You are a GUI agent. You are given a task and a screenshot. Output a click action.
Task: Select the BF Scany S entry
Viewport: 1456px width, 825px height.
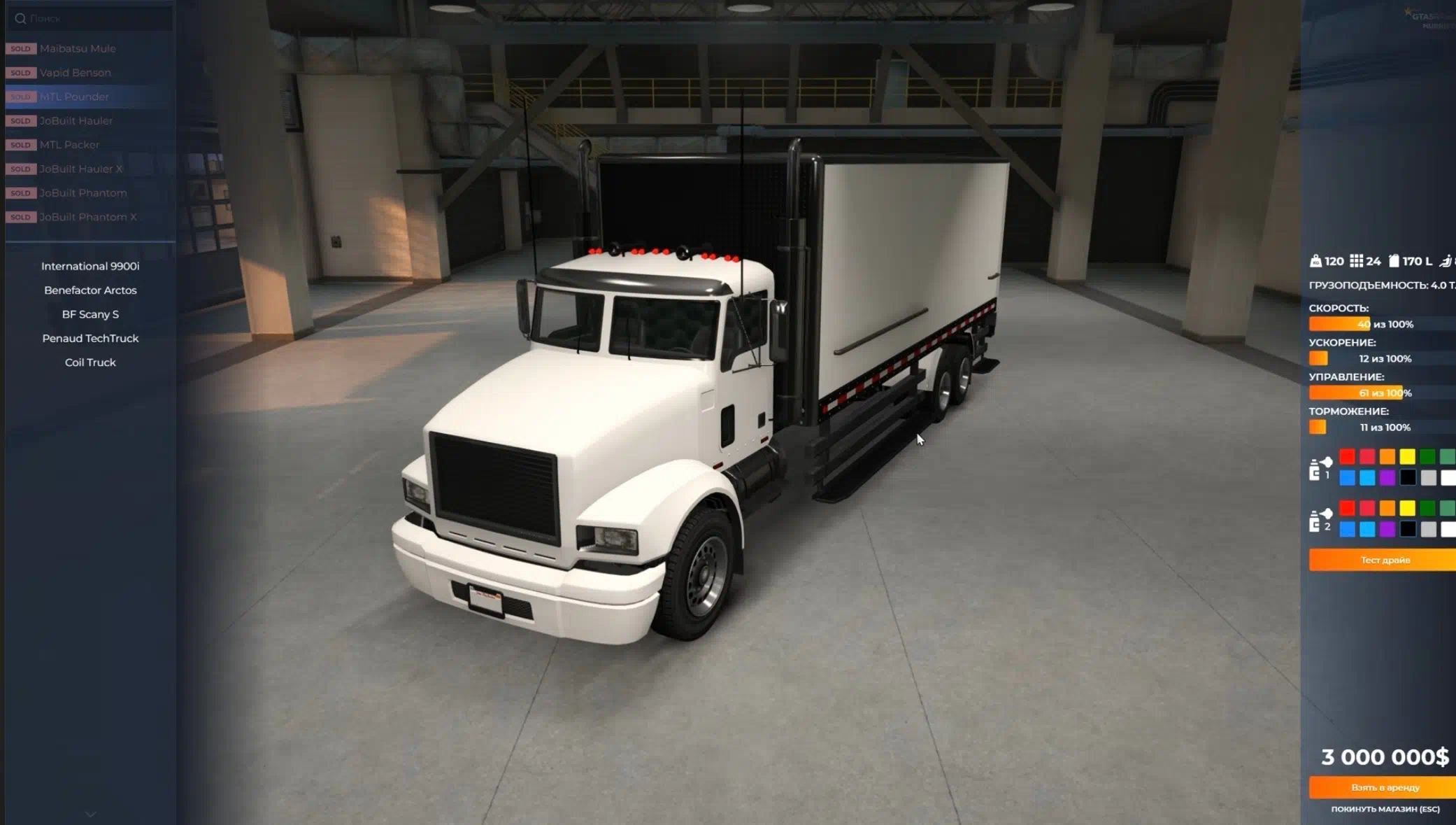tap(90, 314)
